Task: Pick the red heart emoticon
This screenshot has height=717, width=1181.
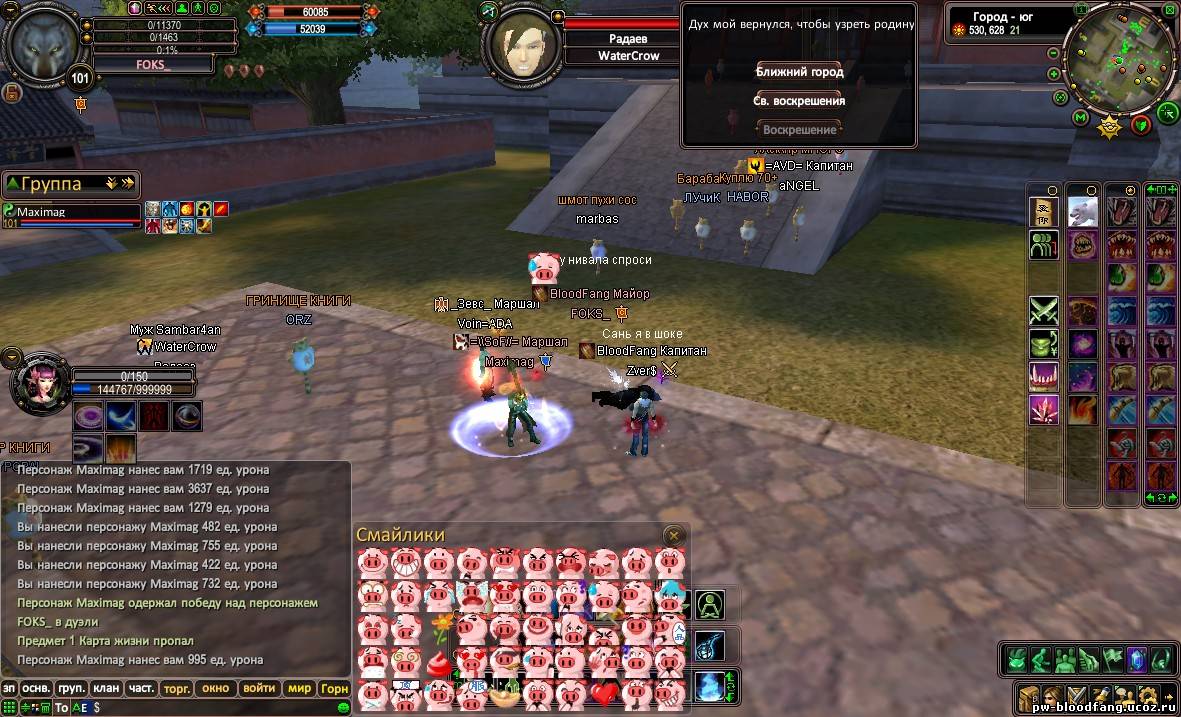Action: pyautogui.click(x=604, y=694)
